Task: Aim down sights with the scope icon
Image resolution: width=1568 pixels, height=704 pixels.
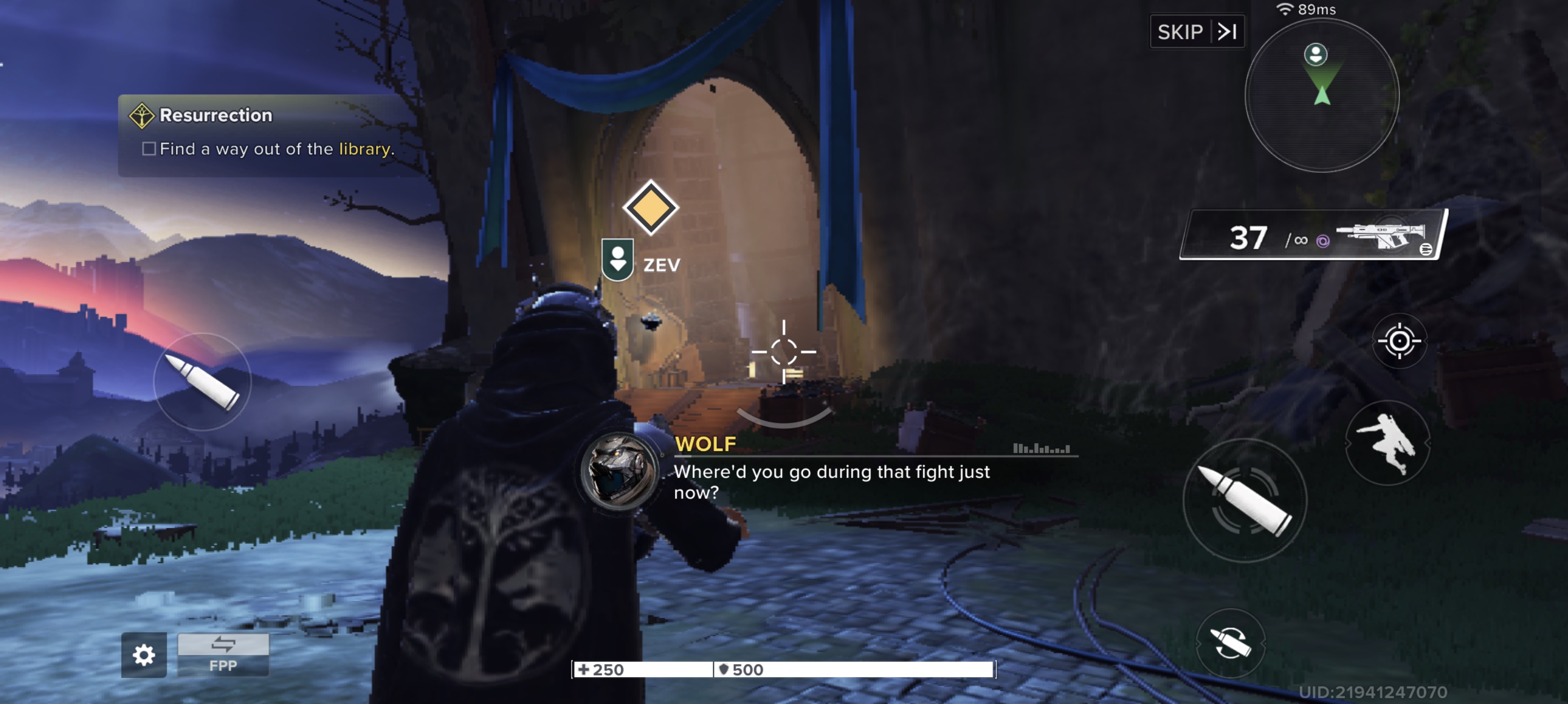Action: [1399, 341]
